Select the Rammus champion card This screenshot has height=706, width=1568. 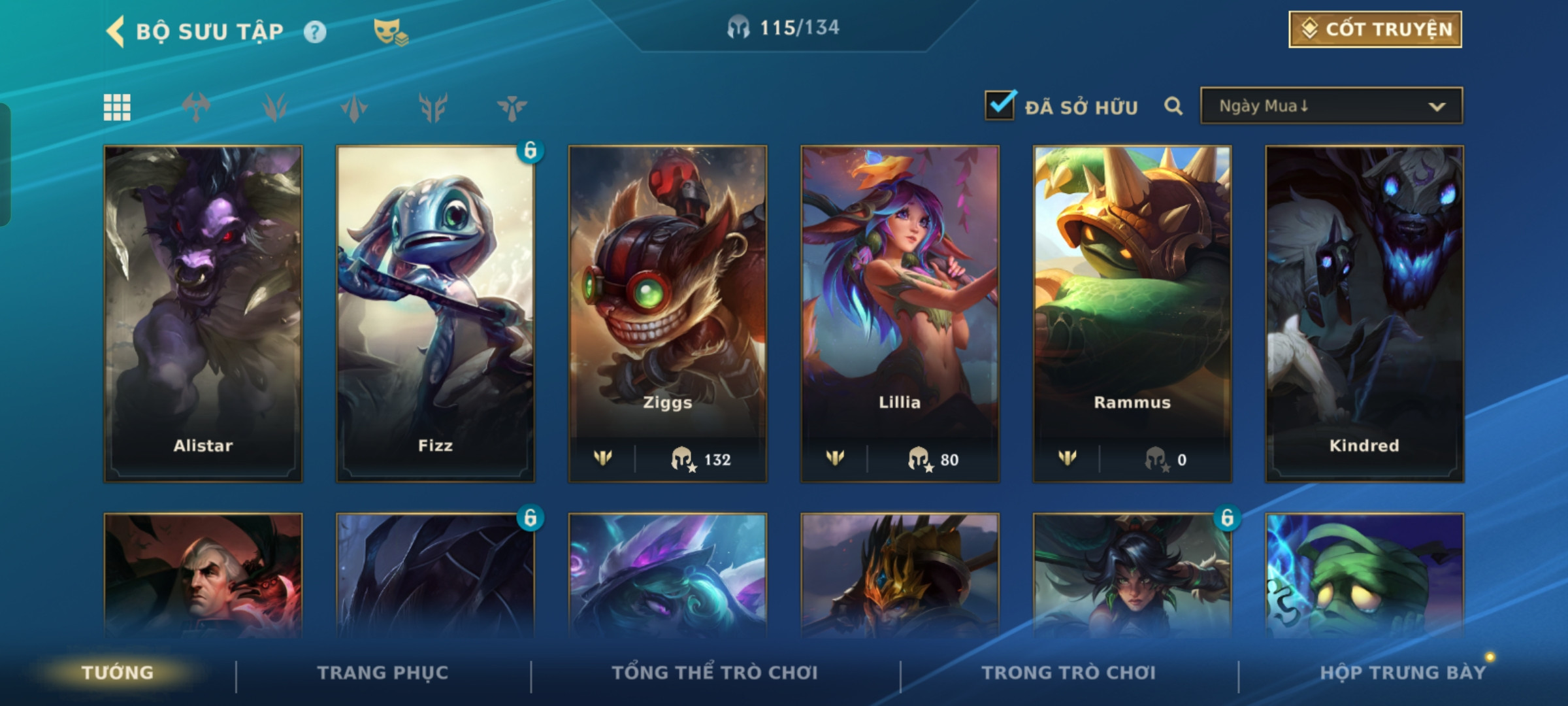click(x=1132, y=314)
